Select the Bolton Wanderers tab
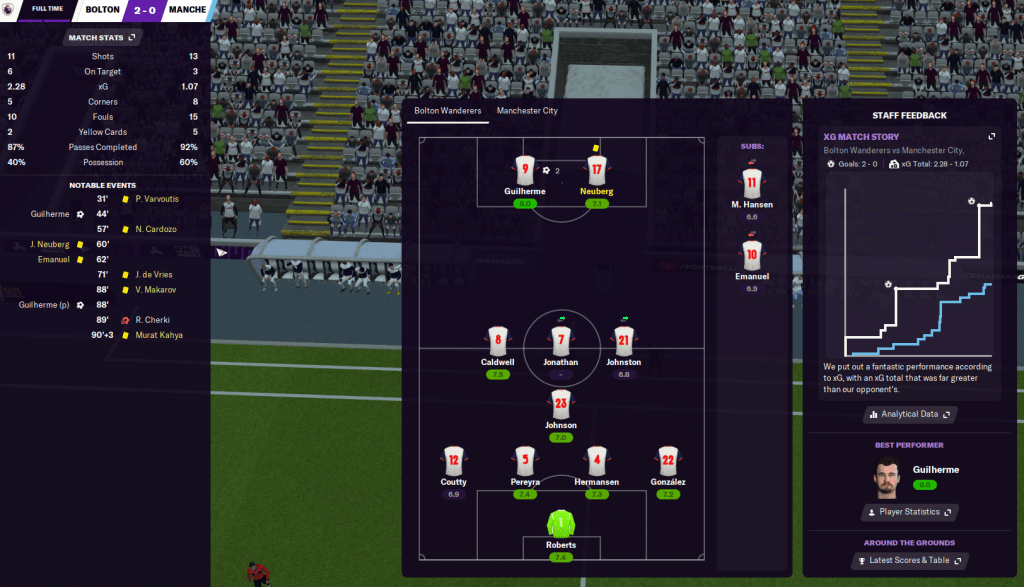 (x=448, y=110)
